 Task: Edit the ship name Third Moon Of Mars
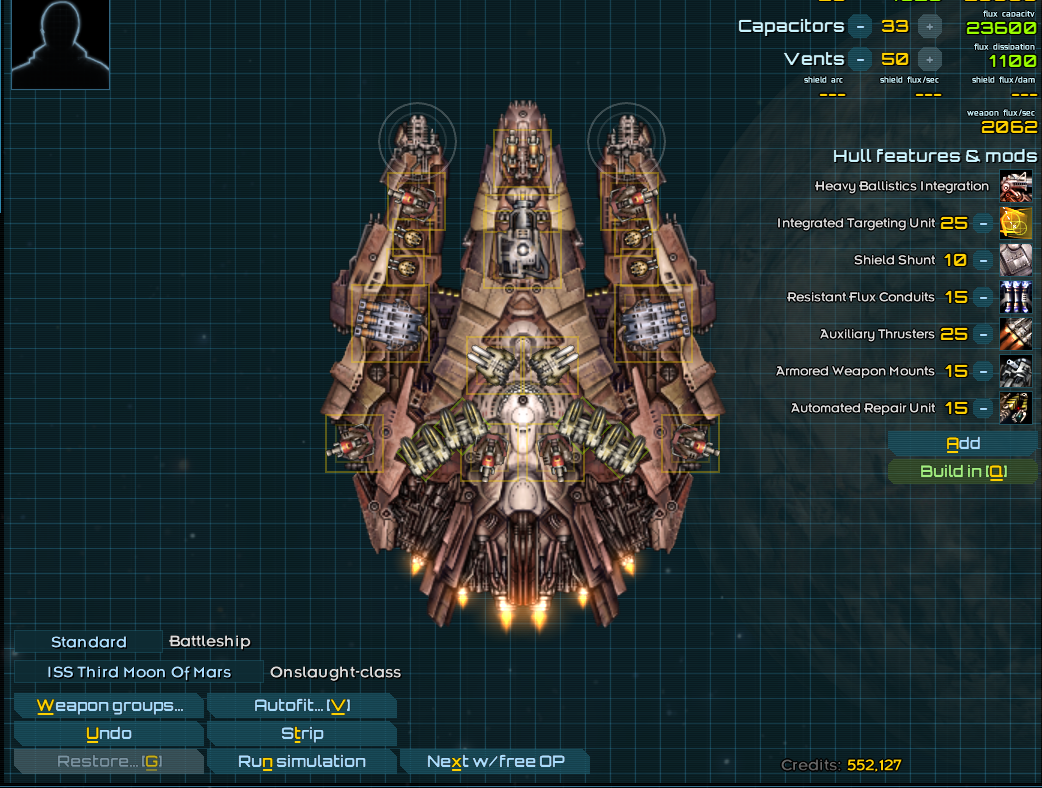tap(139, 672)
